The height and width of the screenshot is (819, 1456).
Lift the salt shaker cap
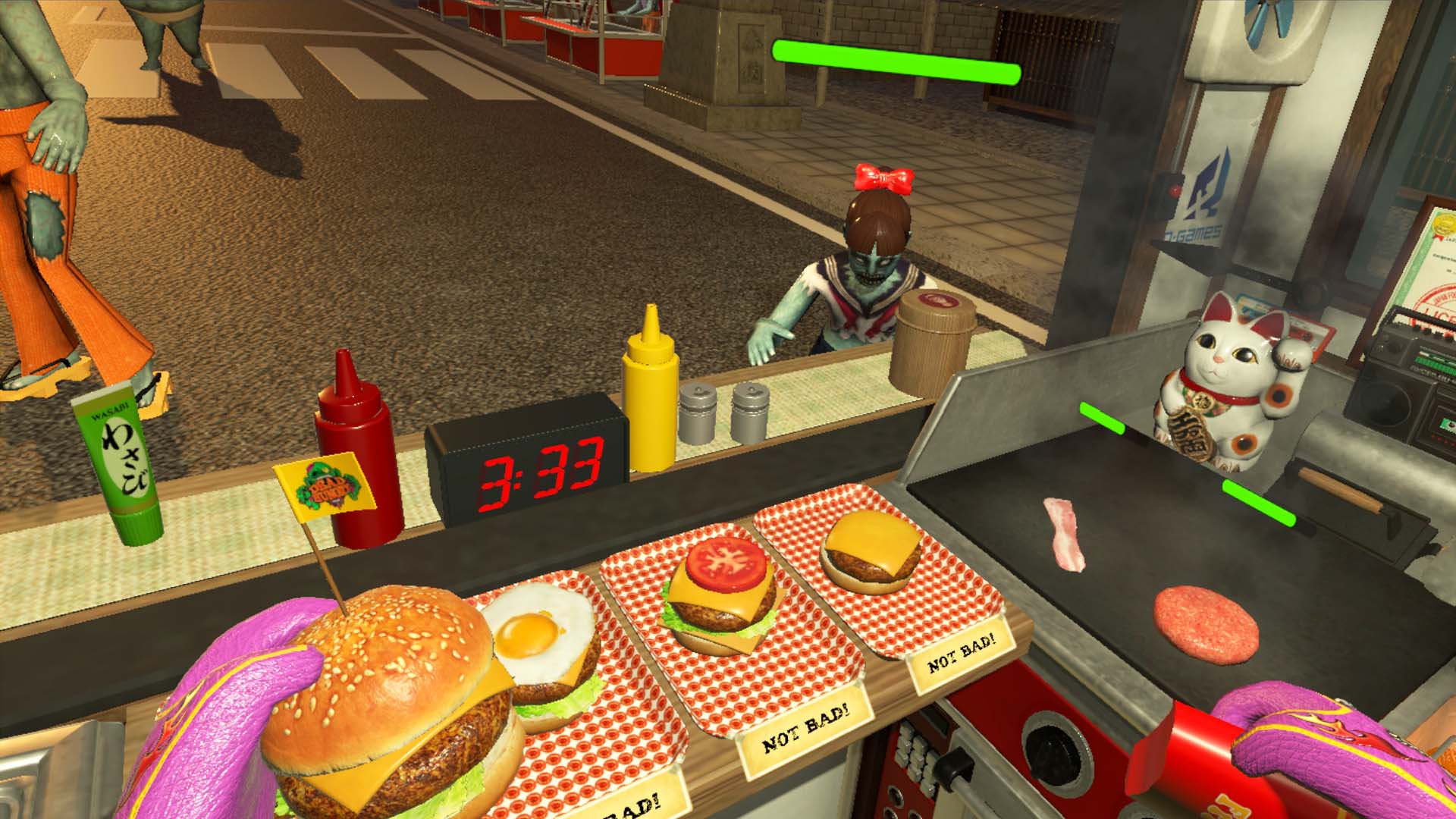point(698,394)
